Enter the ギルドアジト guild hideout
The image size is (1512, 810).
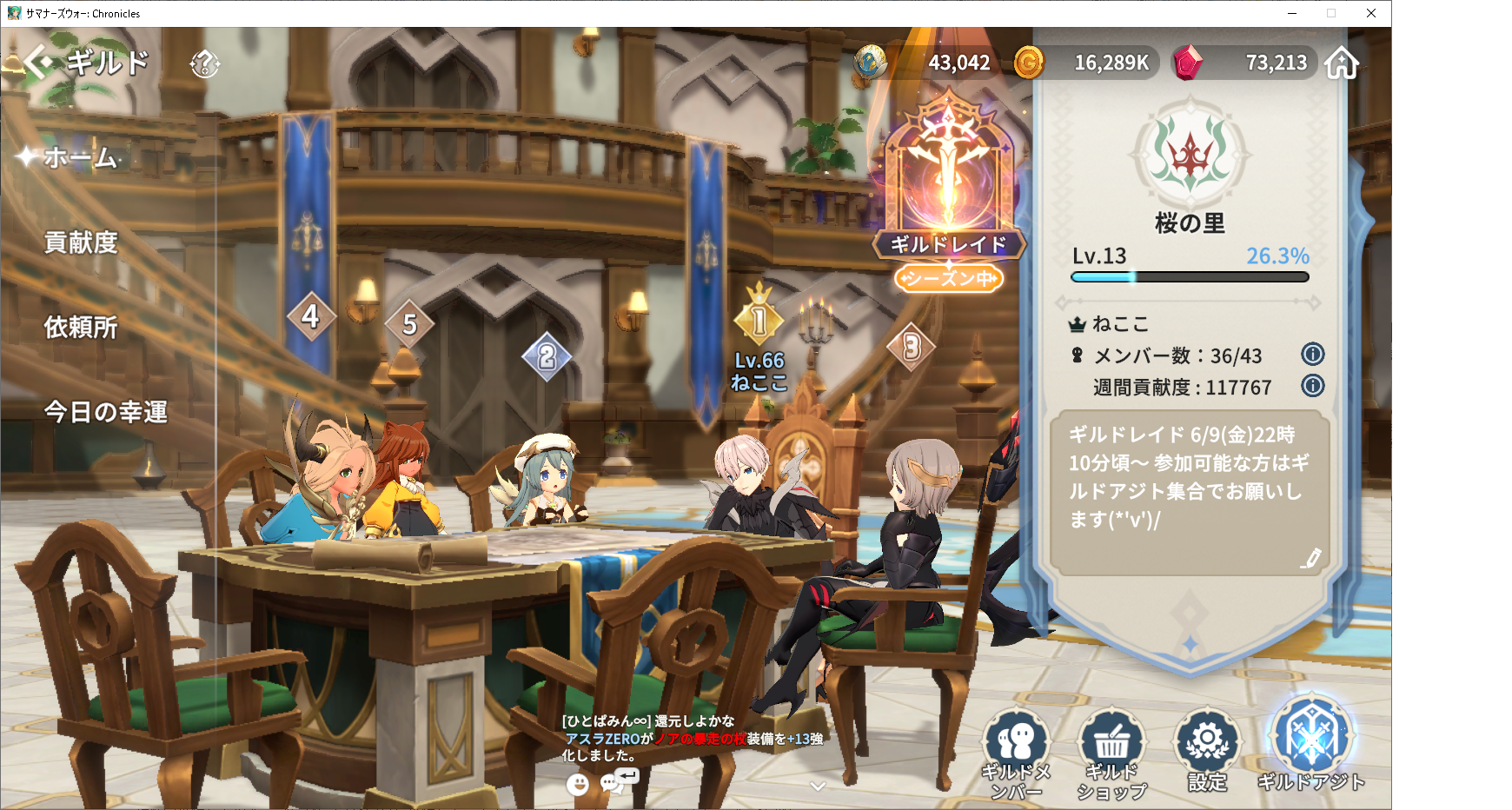(x=1310, y=743)
